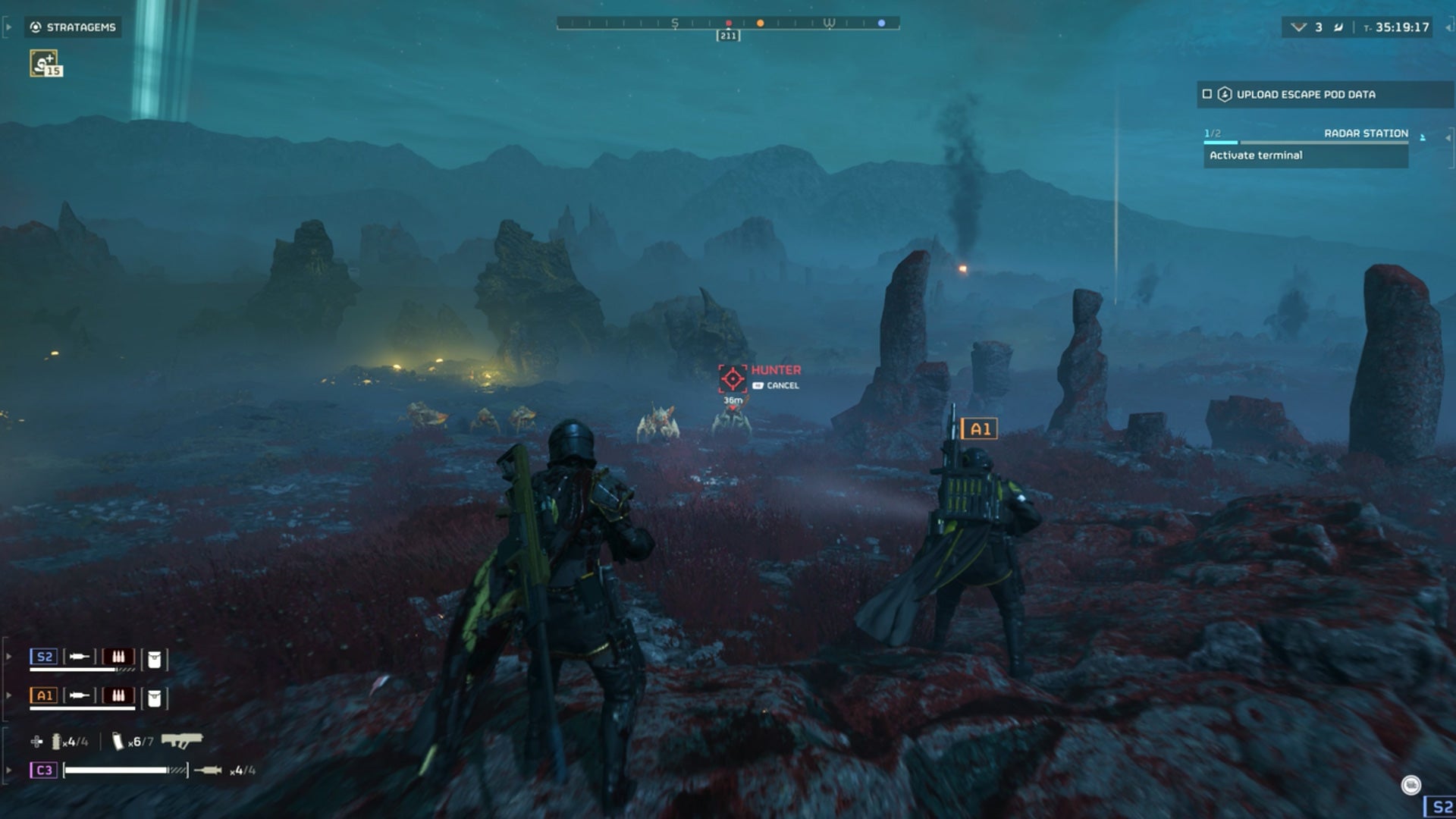Viewport: 1456px width, 819px height.
Task: Click the Activate terminal objective text
Action: tap(1256, 155)
